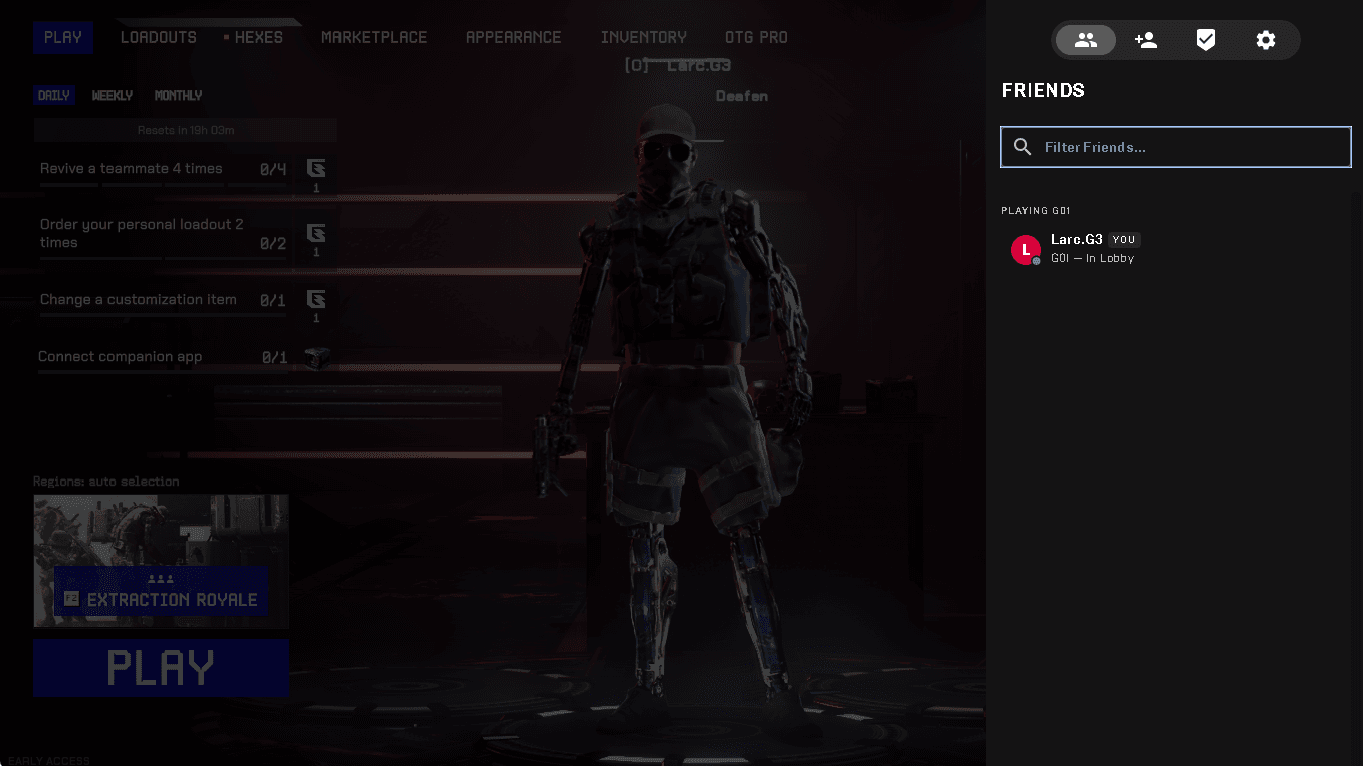1363x766 pixels.
Task: Go to the Hexes tab
Action: point(258,38)
